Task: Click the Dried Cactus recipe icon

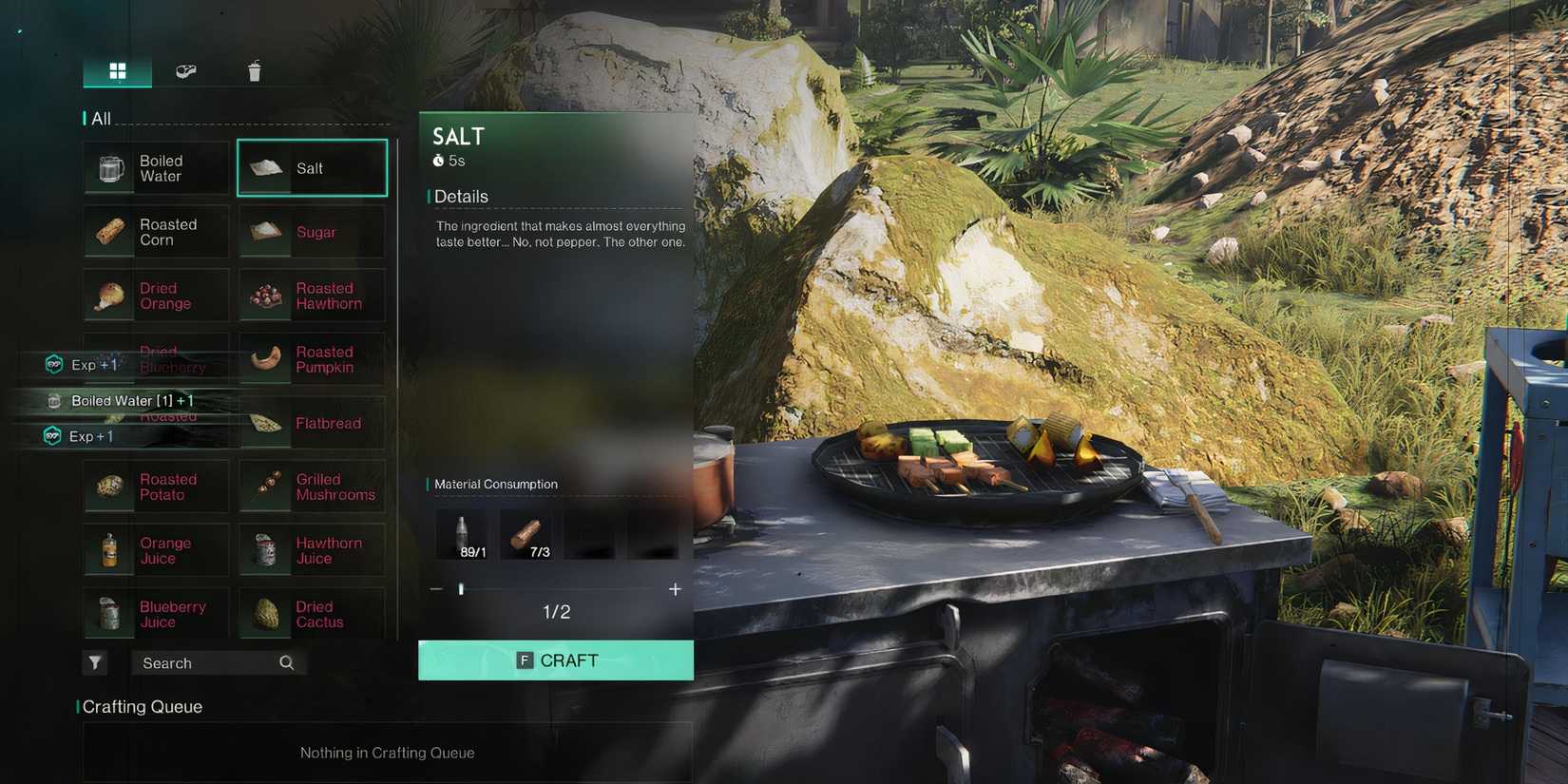Action: pyautogui.click(x=264, y=613)
